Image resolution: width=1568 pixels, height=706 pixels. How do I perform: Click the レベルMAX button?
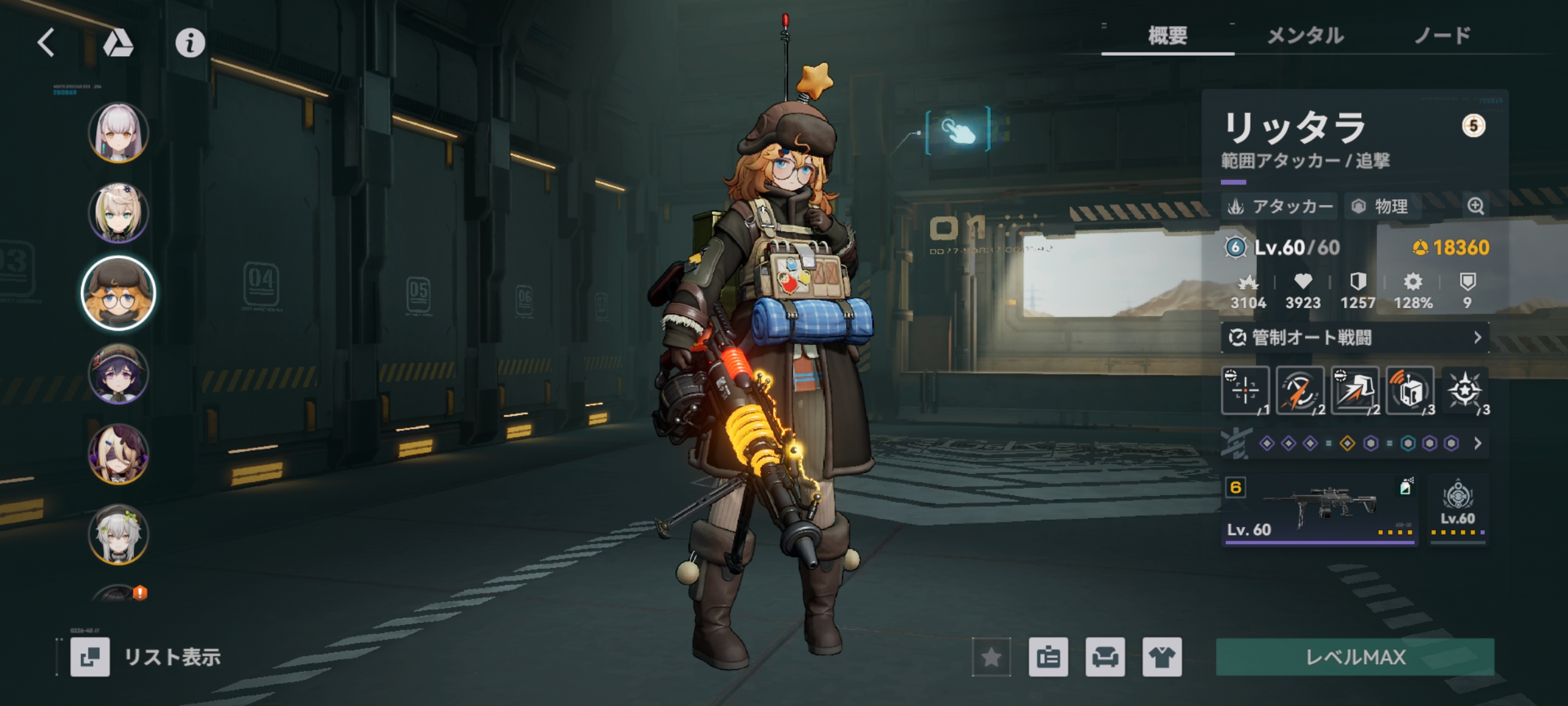[1355, 657]
